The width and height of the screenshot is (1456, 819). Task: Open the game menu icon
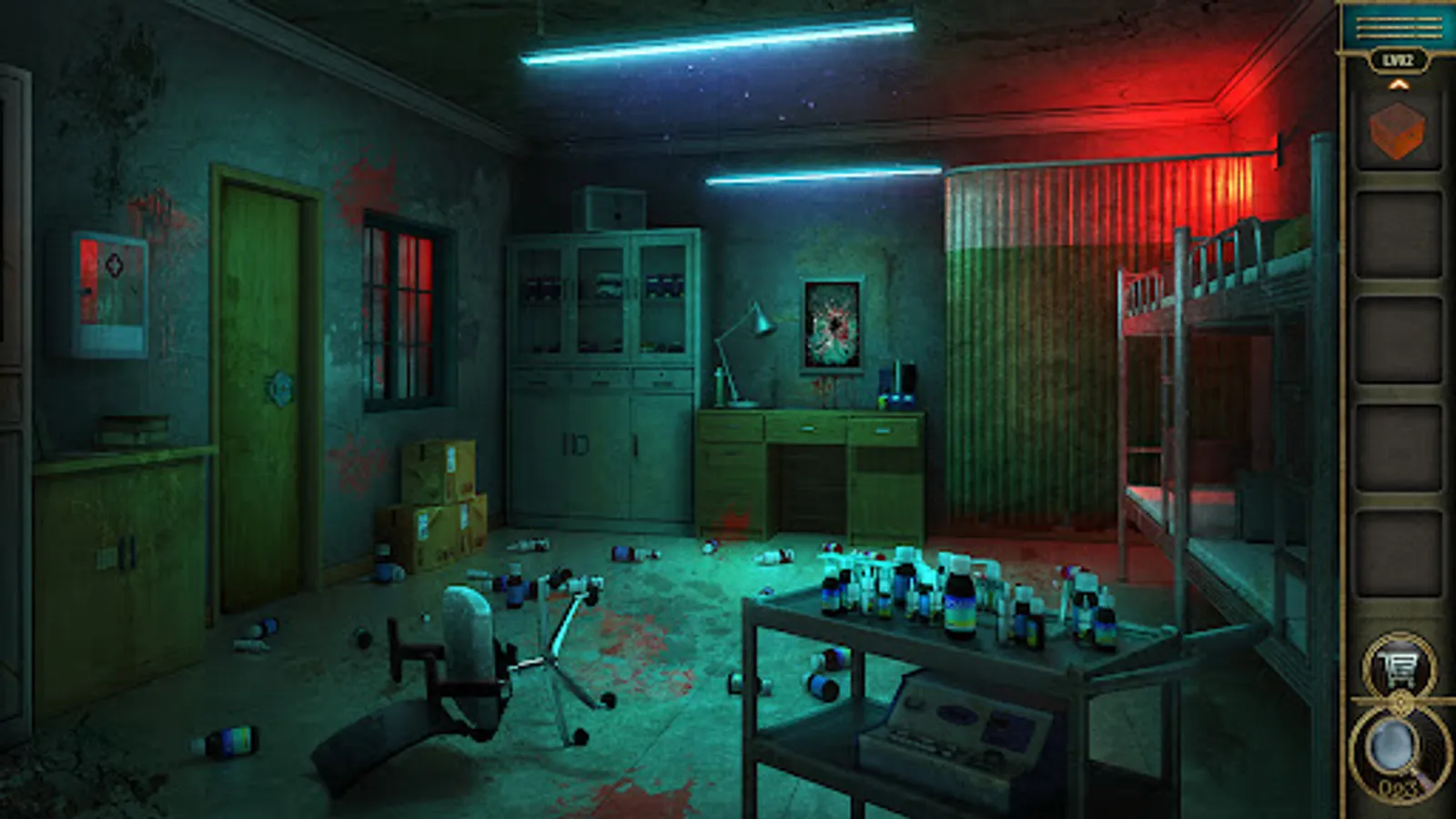(x=1398, y=27)
